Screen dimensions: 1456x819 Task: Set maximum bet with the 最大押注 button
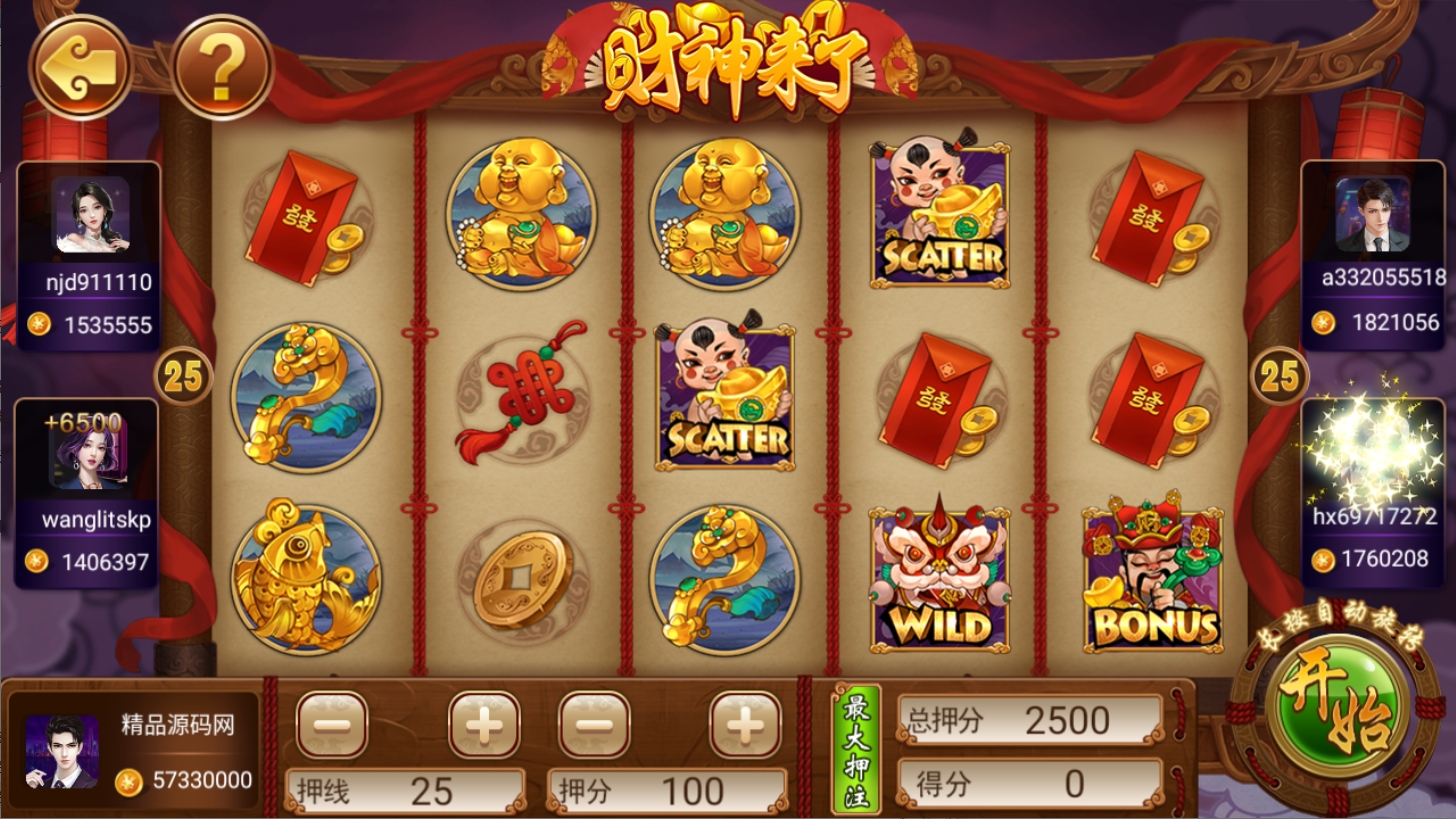[857, 748]
